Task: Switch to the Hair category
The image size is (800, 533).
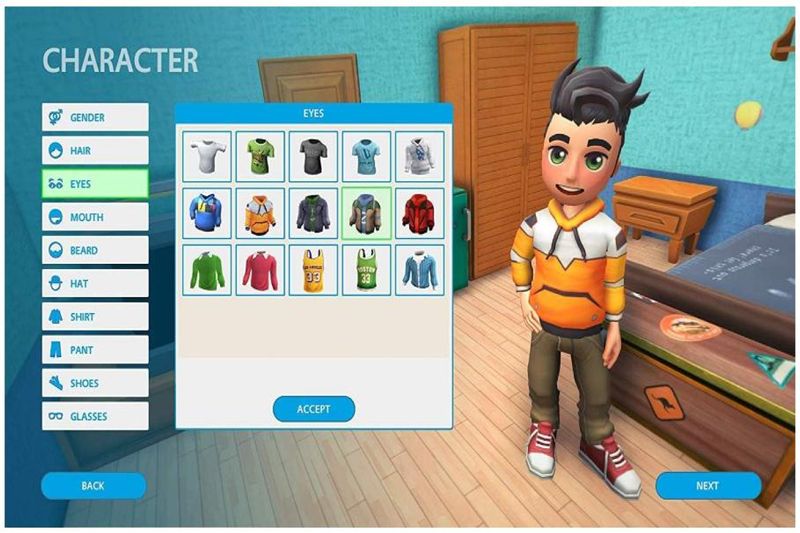Action: click(x=95, y=150)
